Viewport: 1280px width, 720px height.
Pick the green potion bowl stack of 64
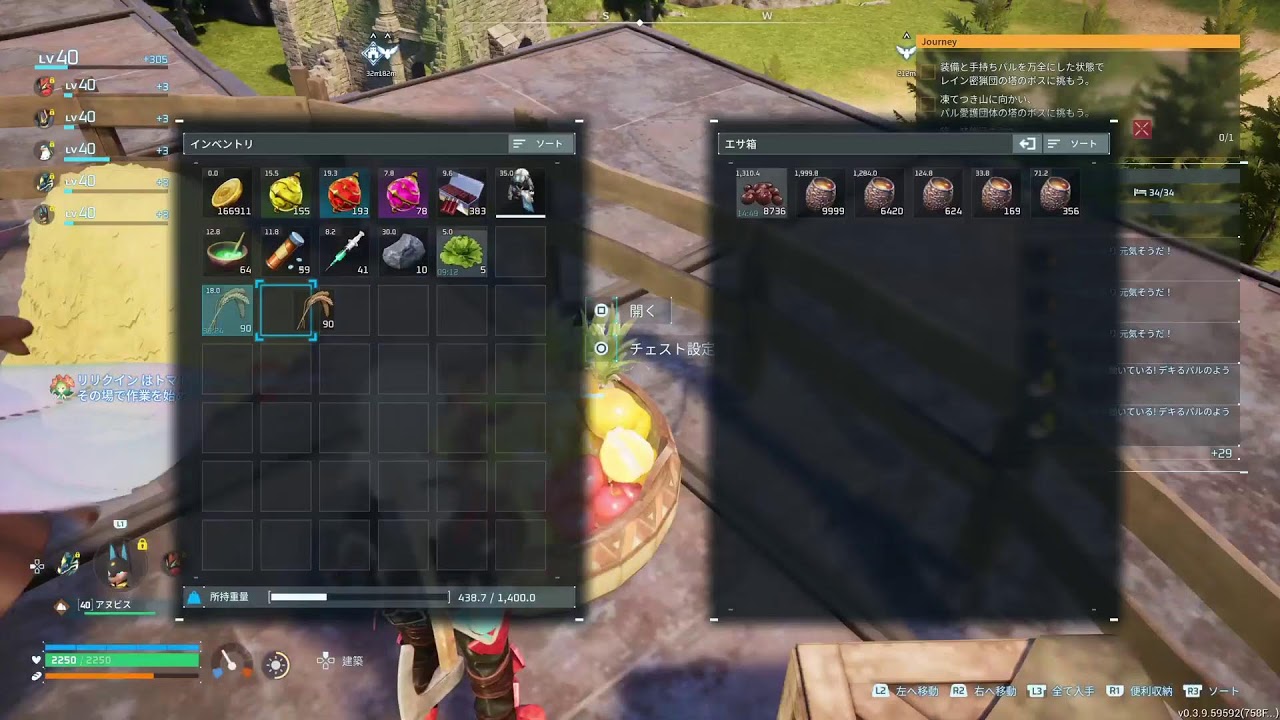click(228, 251)
